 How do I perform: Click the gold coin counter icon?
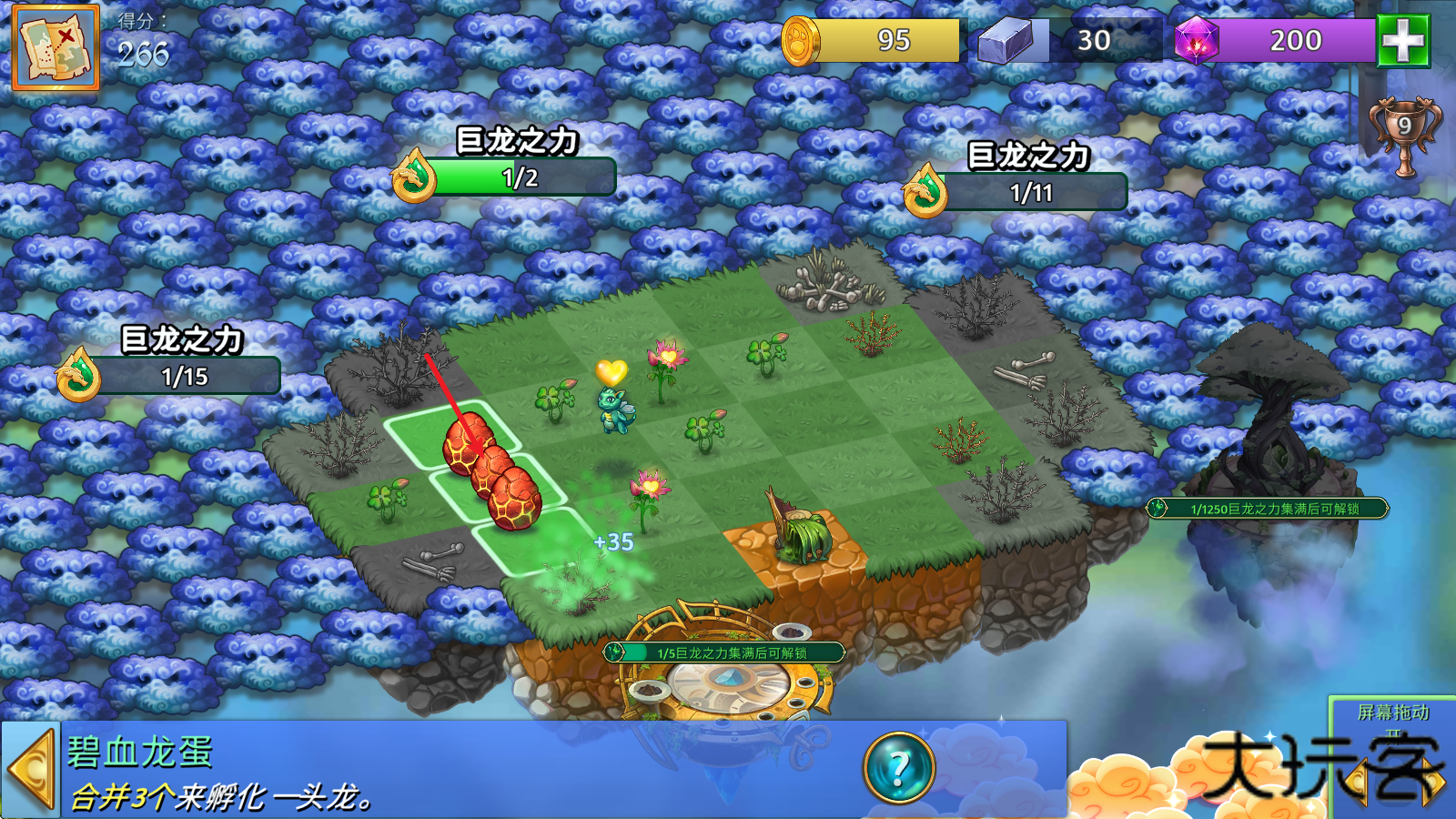click(x=801, y=41)
